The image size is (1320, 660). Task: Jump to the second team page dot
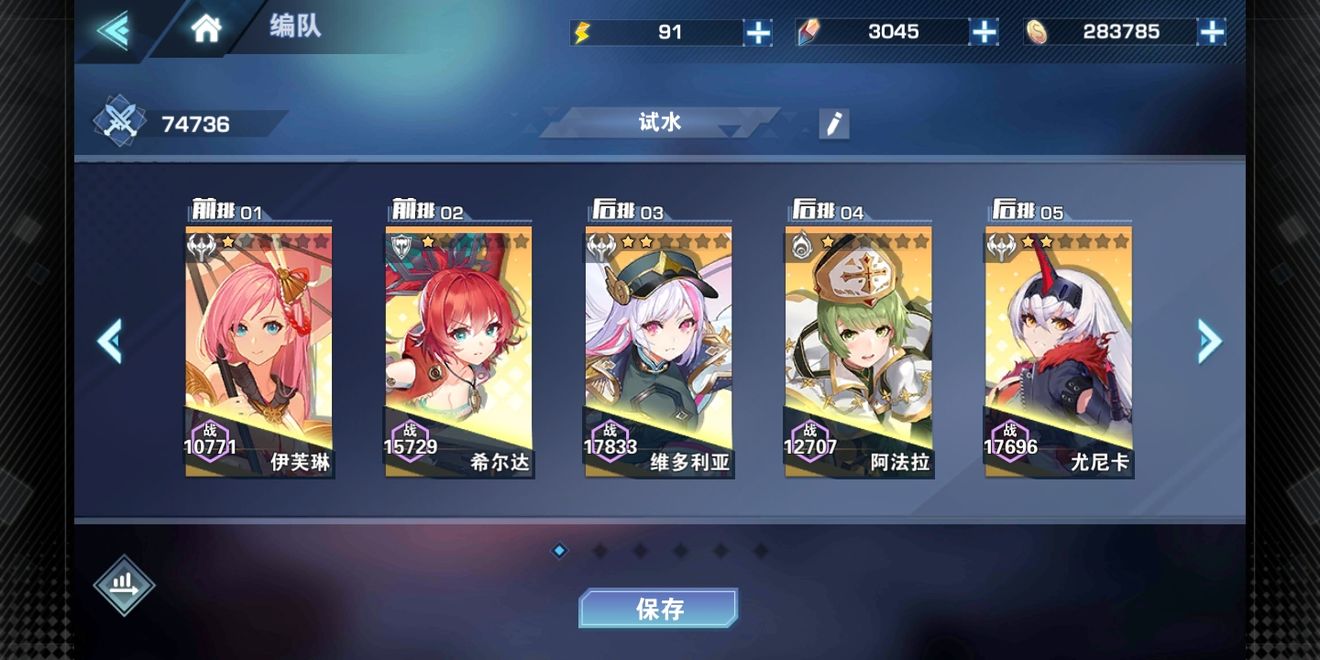[600, 550]
